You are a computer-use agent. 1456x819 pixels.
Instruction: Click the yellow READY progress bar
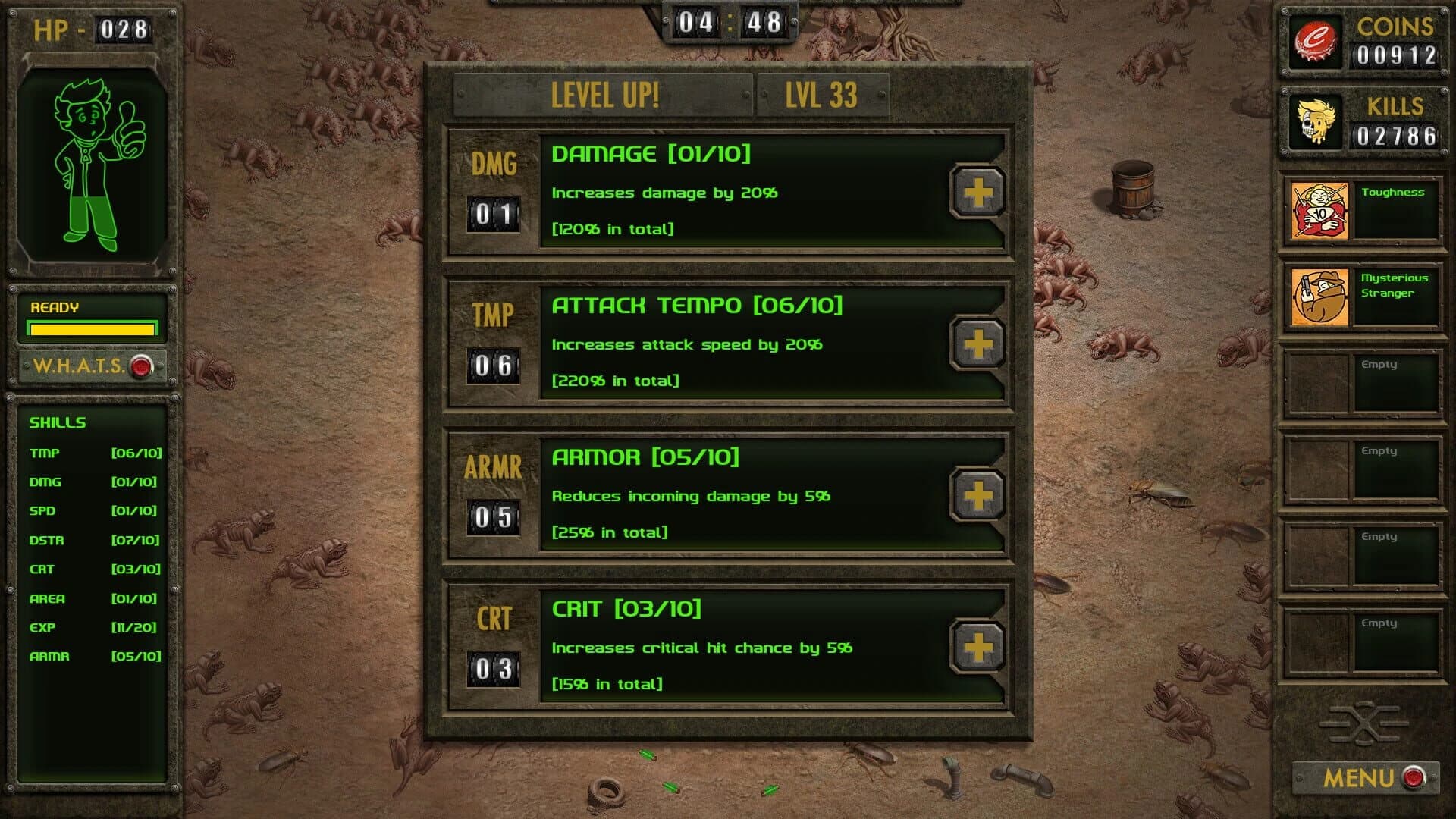91,329
